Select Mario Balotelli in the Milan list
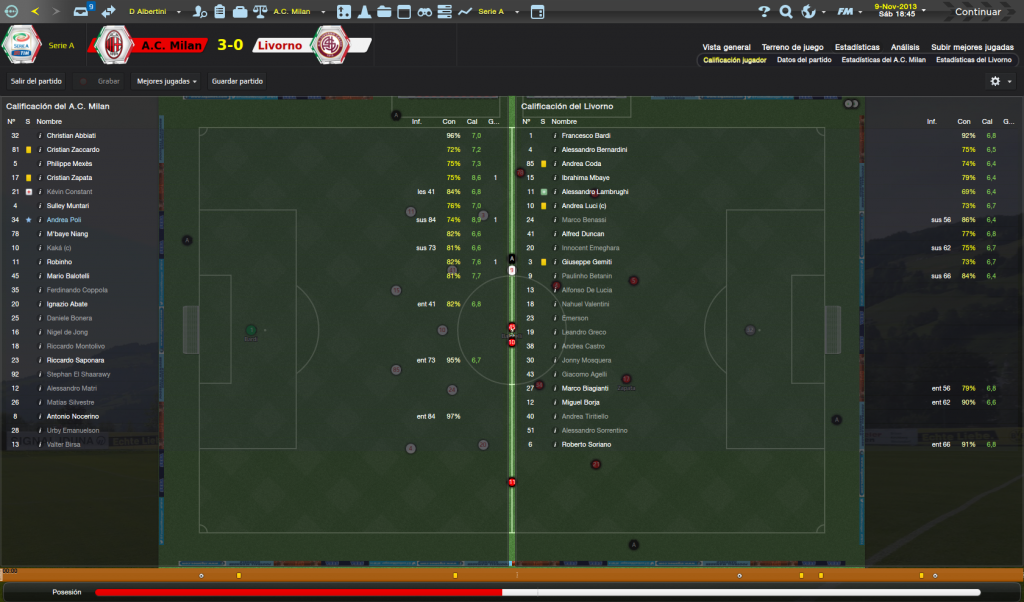The width and height of the screenshot is (1024, 602). coord(68,276)
